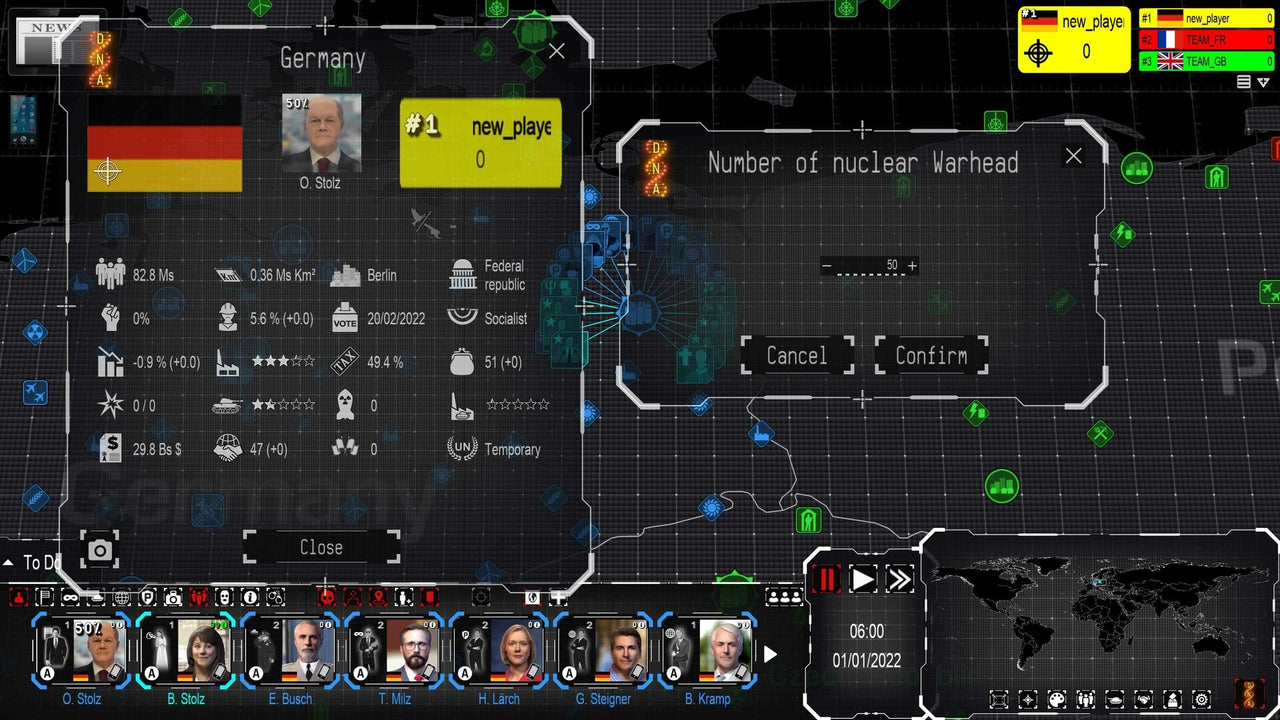The width and height of the screenshot is (1280, 720).
Task: Click the palette customization icon below the minimap
Action: tap(1056, 699)
